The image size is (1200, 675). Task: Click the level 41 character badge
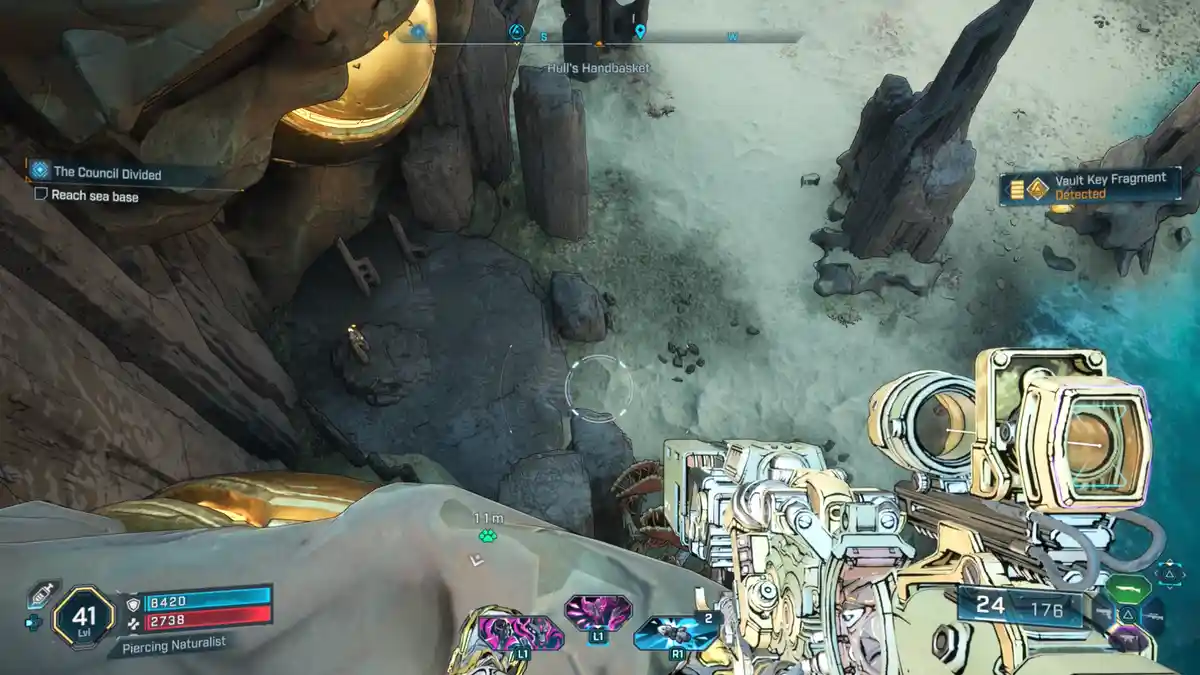(82, 619)
